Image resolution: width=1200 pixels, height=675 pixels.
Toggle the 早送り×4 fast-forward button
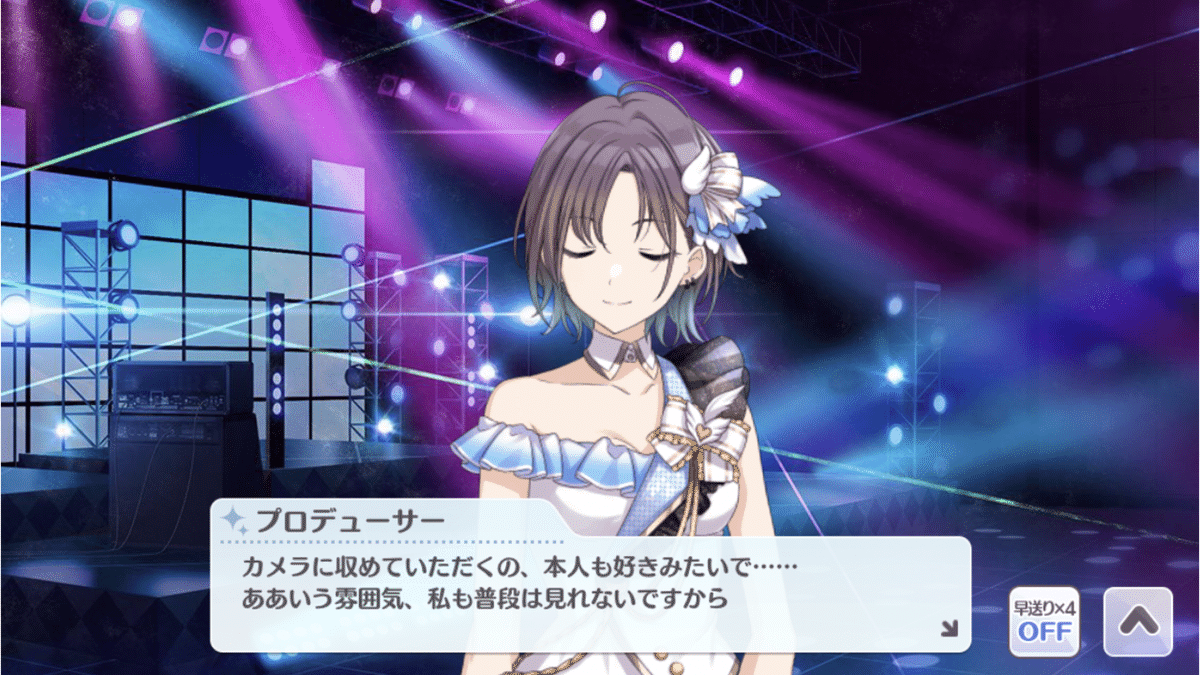point(1044,621)
